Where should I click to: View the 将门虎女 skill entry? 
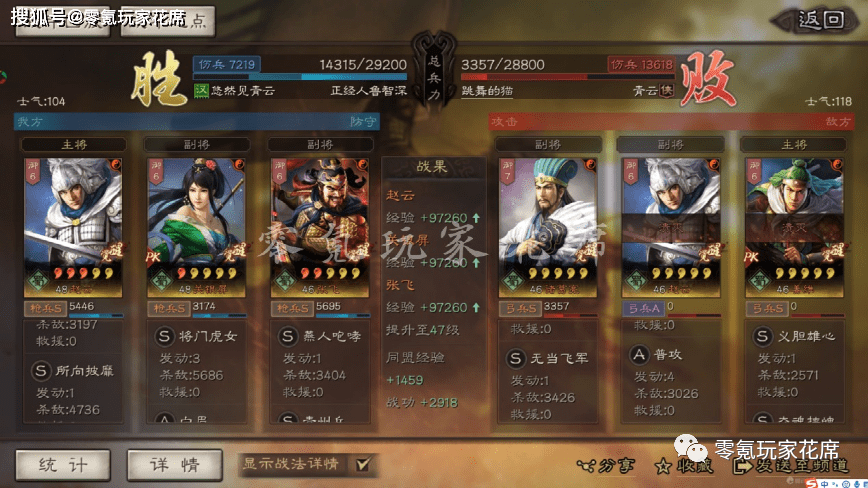(208, 337)
